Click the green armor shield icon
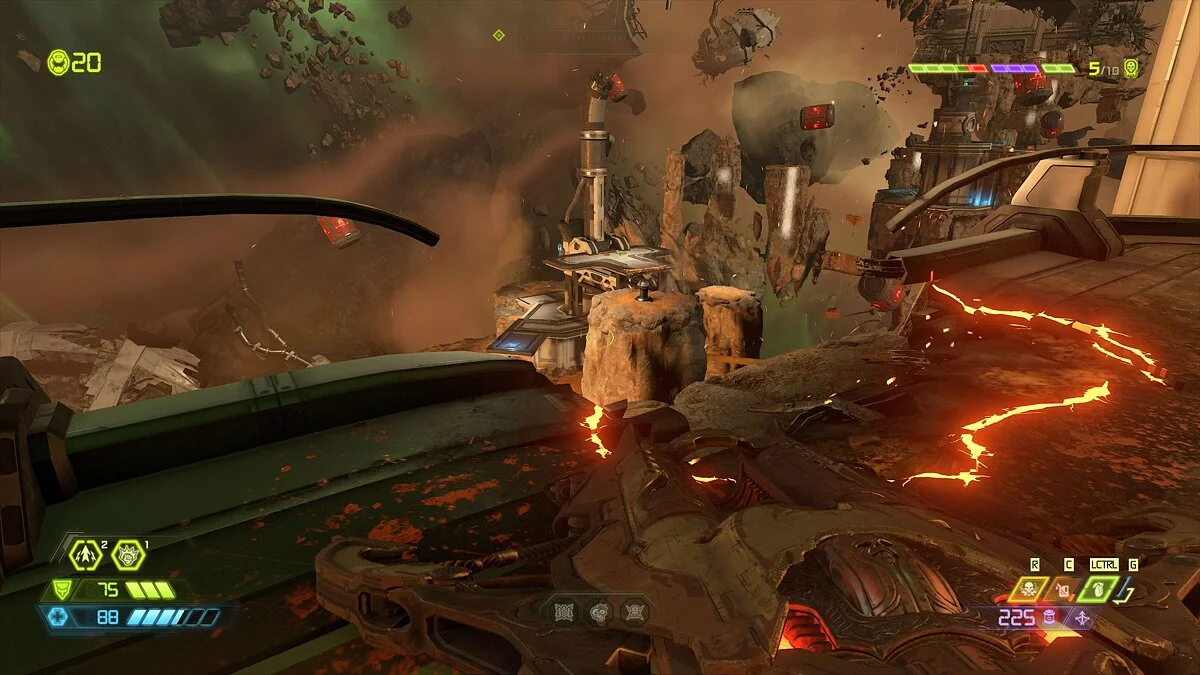 62,590
